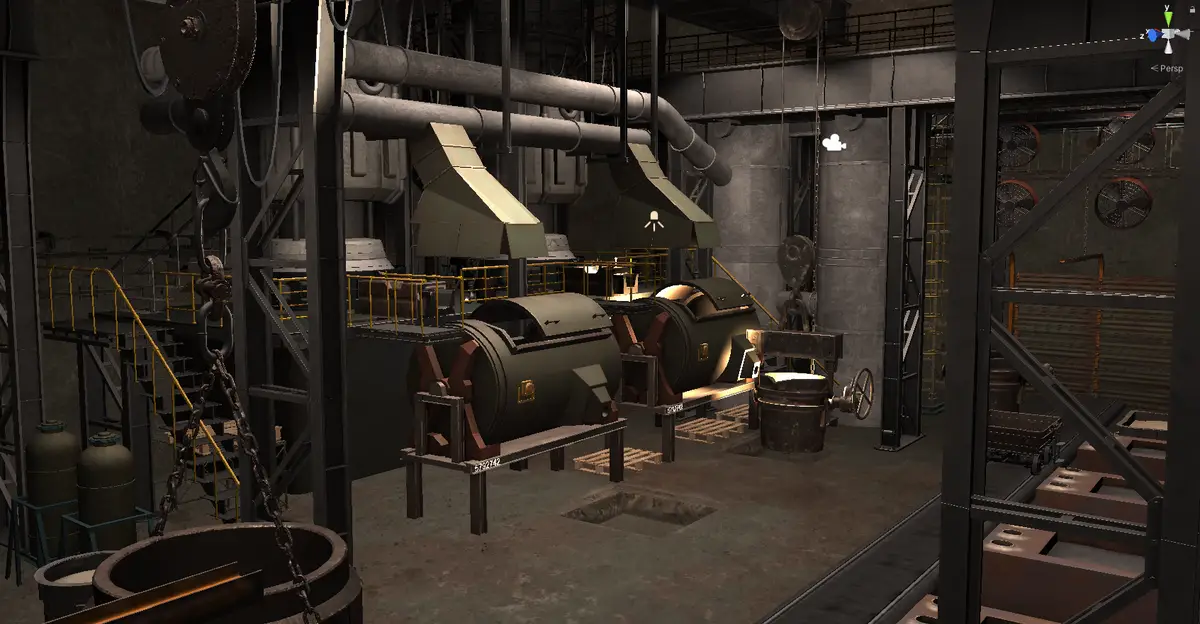Image resolution: width=1200 pixels, height=624 pixels.
Task: Click the blue Z axis cone
Action: click(x=1152, y=36)
